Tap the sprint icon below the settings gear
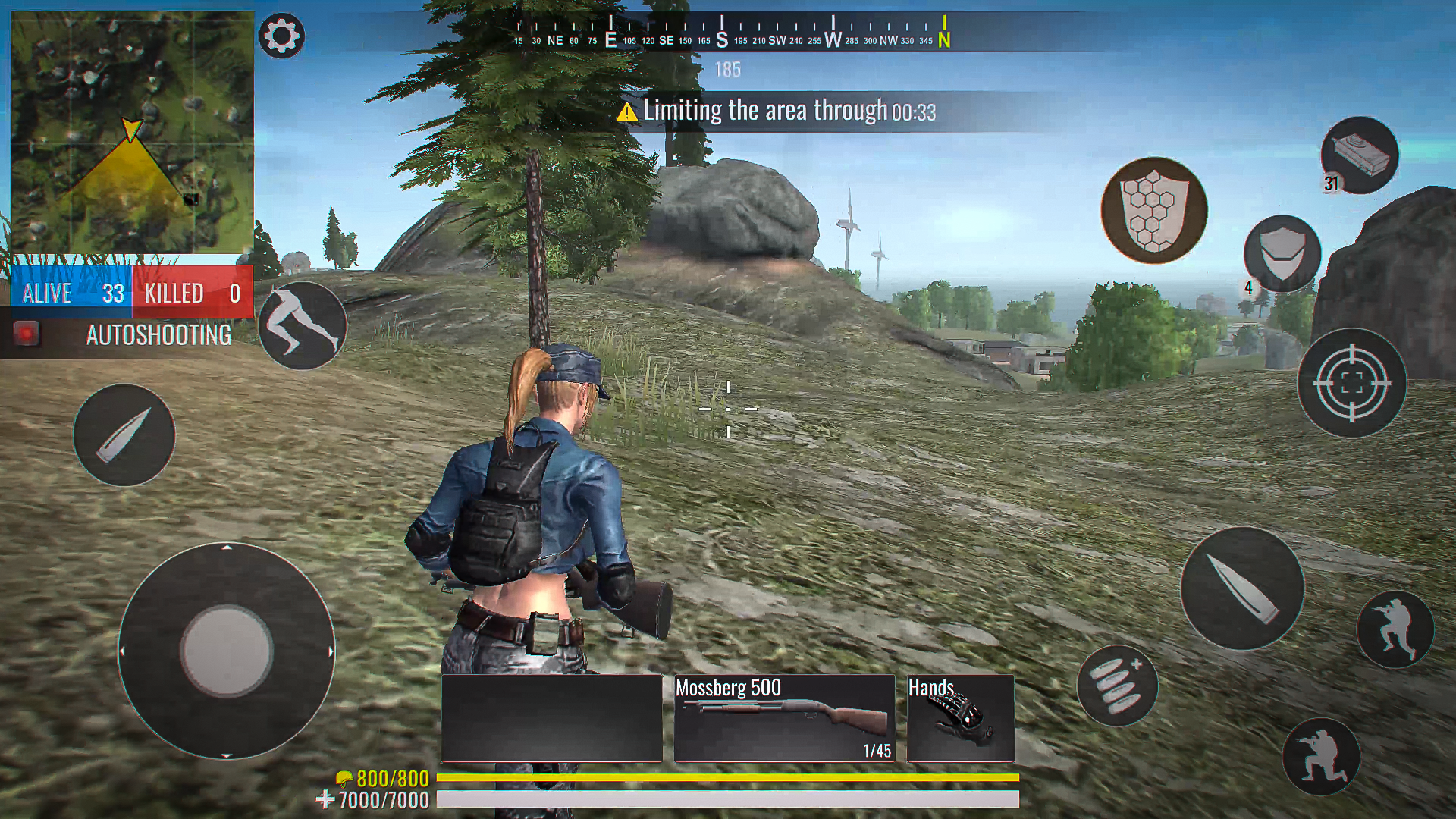Viewport: 1456px width, 819px height. tap(303, 325)
